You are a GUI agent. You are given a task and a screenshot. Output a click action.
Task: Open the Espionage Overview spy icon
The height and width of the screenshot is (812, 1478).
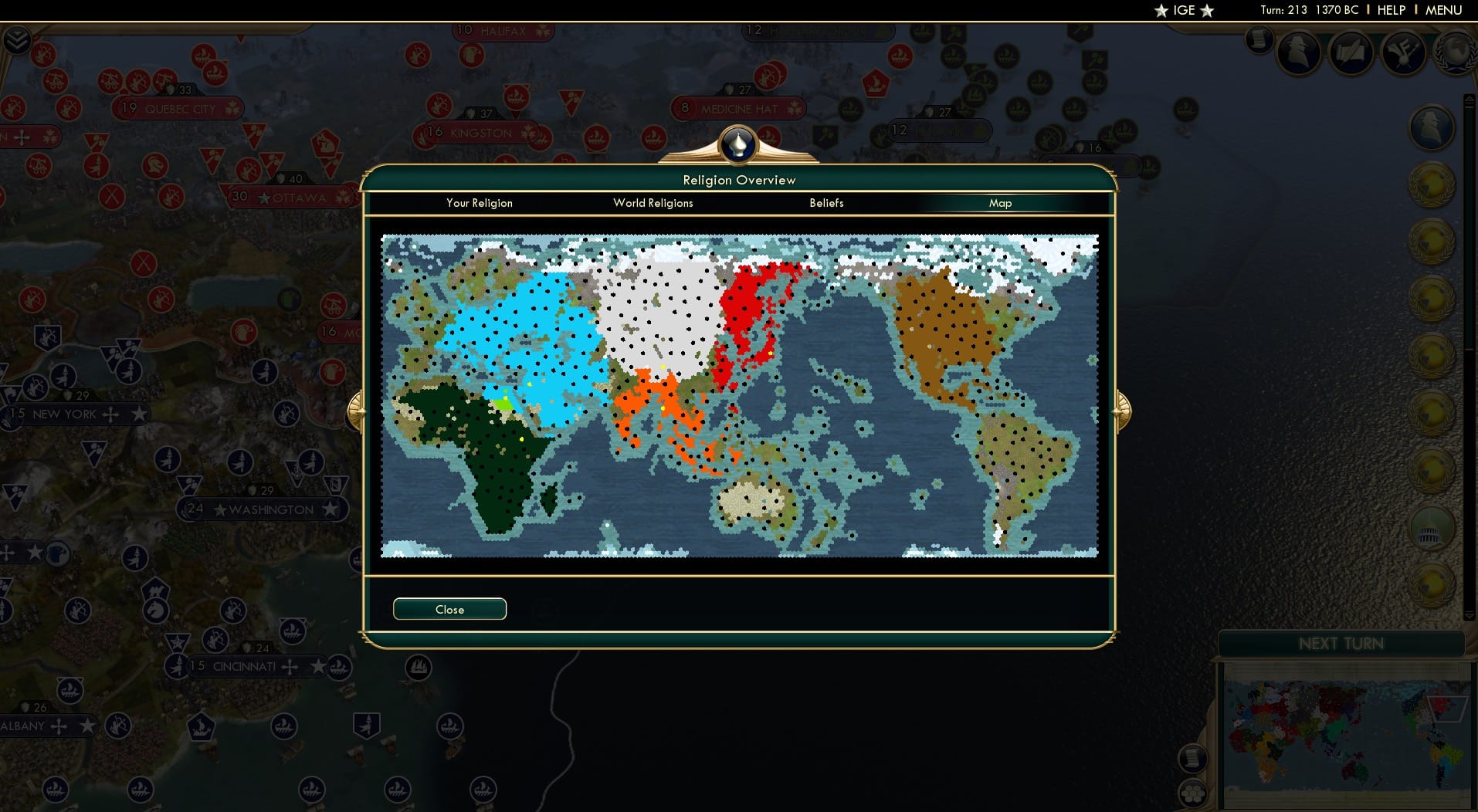point(1301,54)
